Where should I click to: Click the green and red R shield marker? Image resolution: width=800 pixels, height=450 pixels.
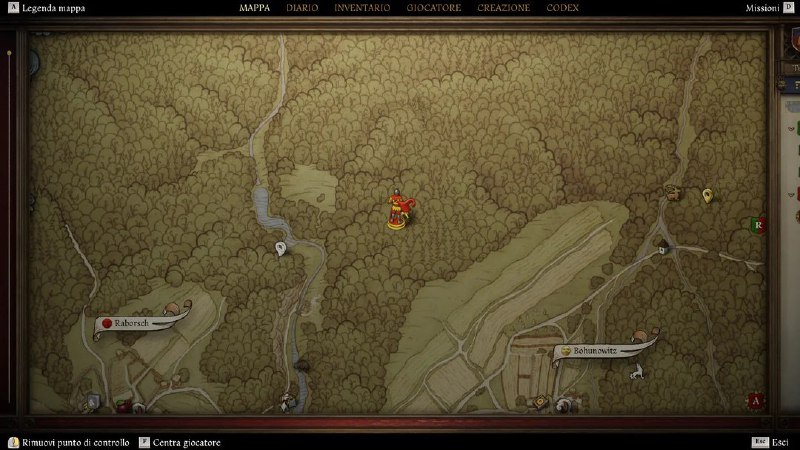[758, 225]
